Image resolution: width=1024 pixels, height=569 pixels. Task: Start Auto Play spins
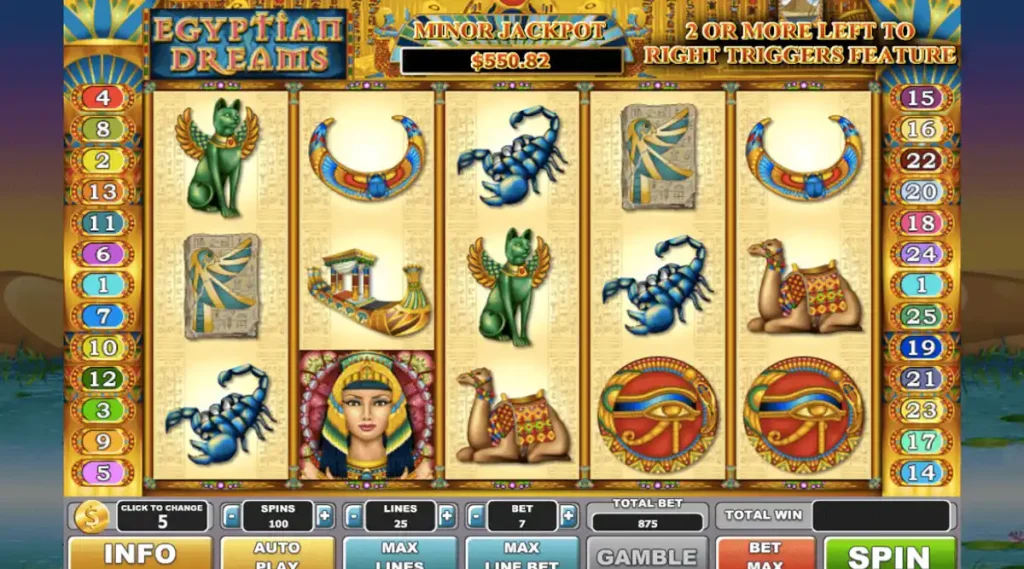coord(277,553)
